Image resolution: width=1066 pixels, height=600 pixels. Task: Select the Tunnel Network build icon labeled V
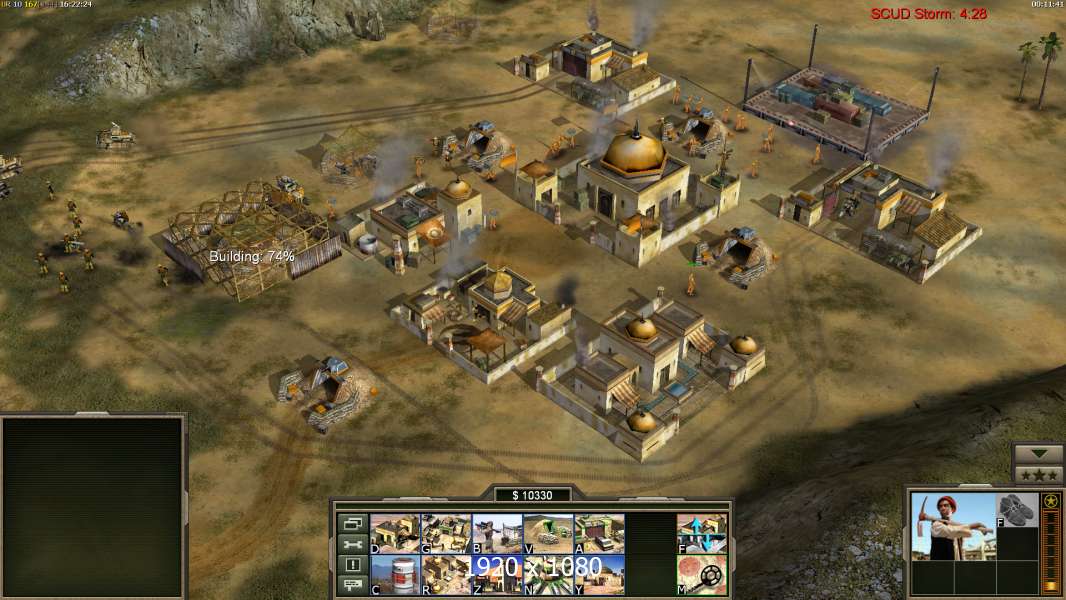click(548, 534)
